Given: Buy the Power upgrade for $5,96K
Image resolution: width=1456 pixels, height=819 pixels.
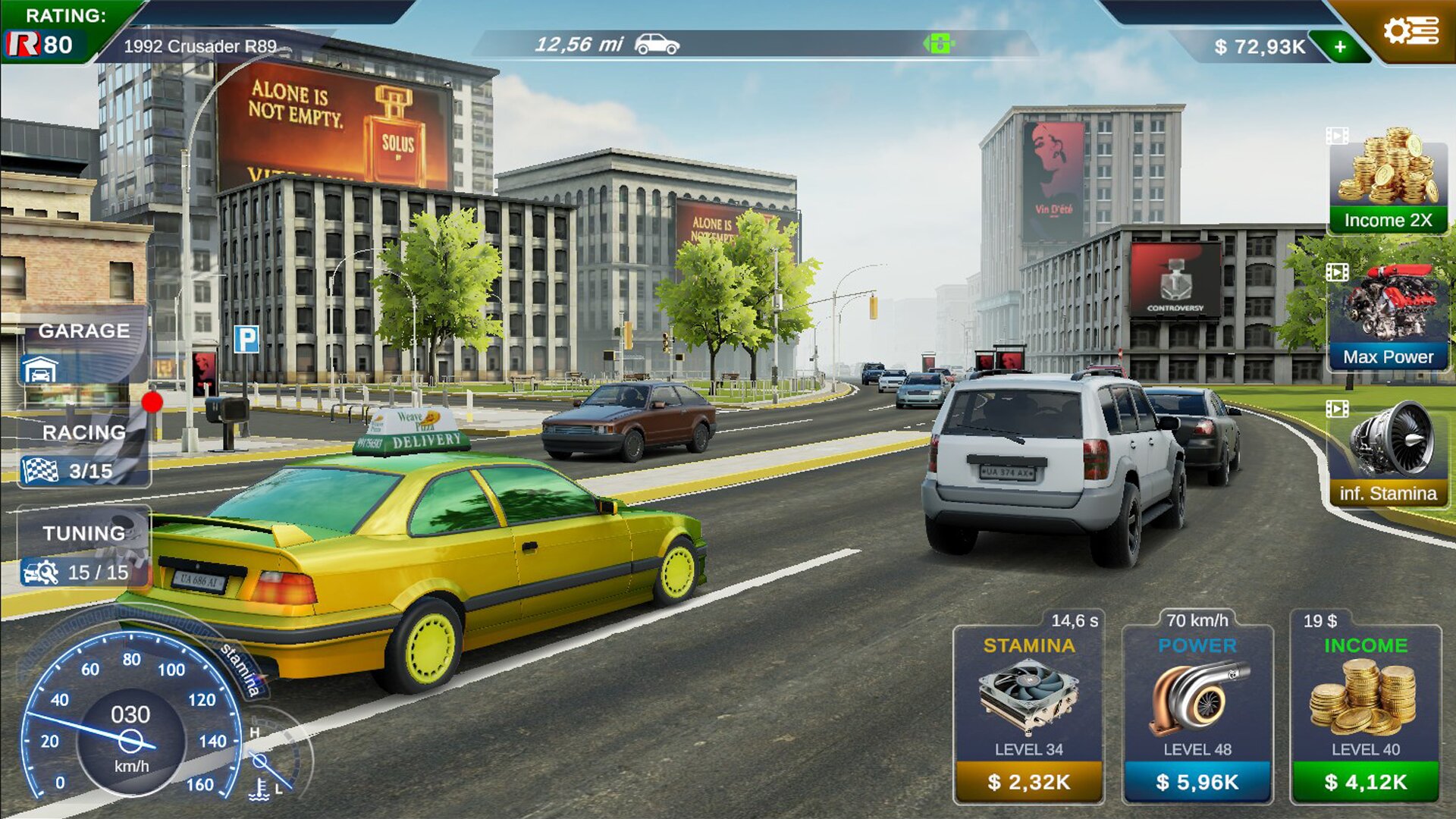Looking at the screenshot, I should (1197, 782).
